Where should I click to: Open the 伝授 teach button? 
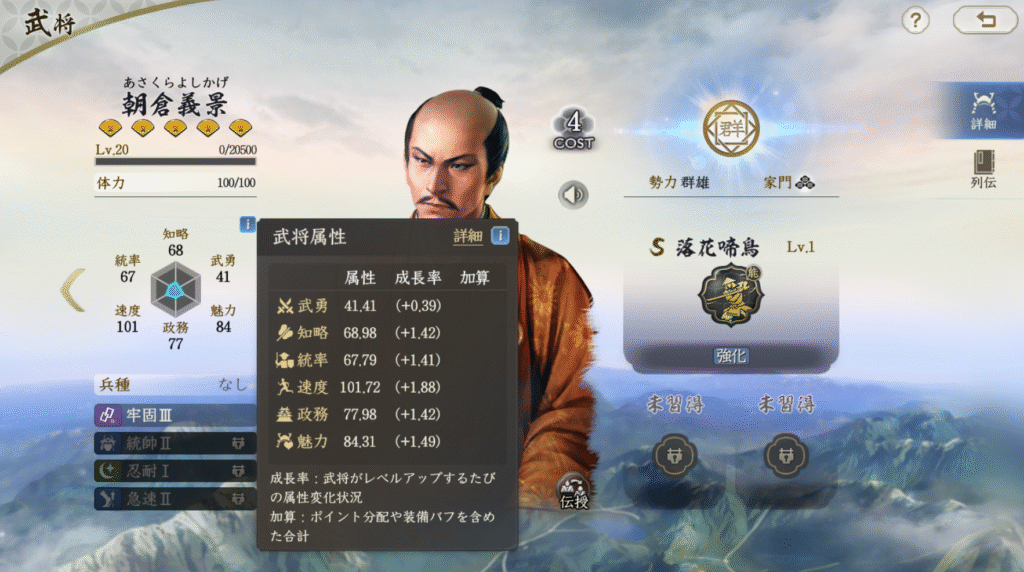coord(574,491)
